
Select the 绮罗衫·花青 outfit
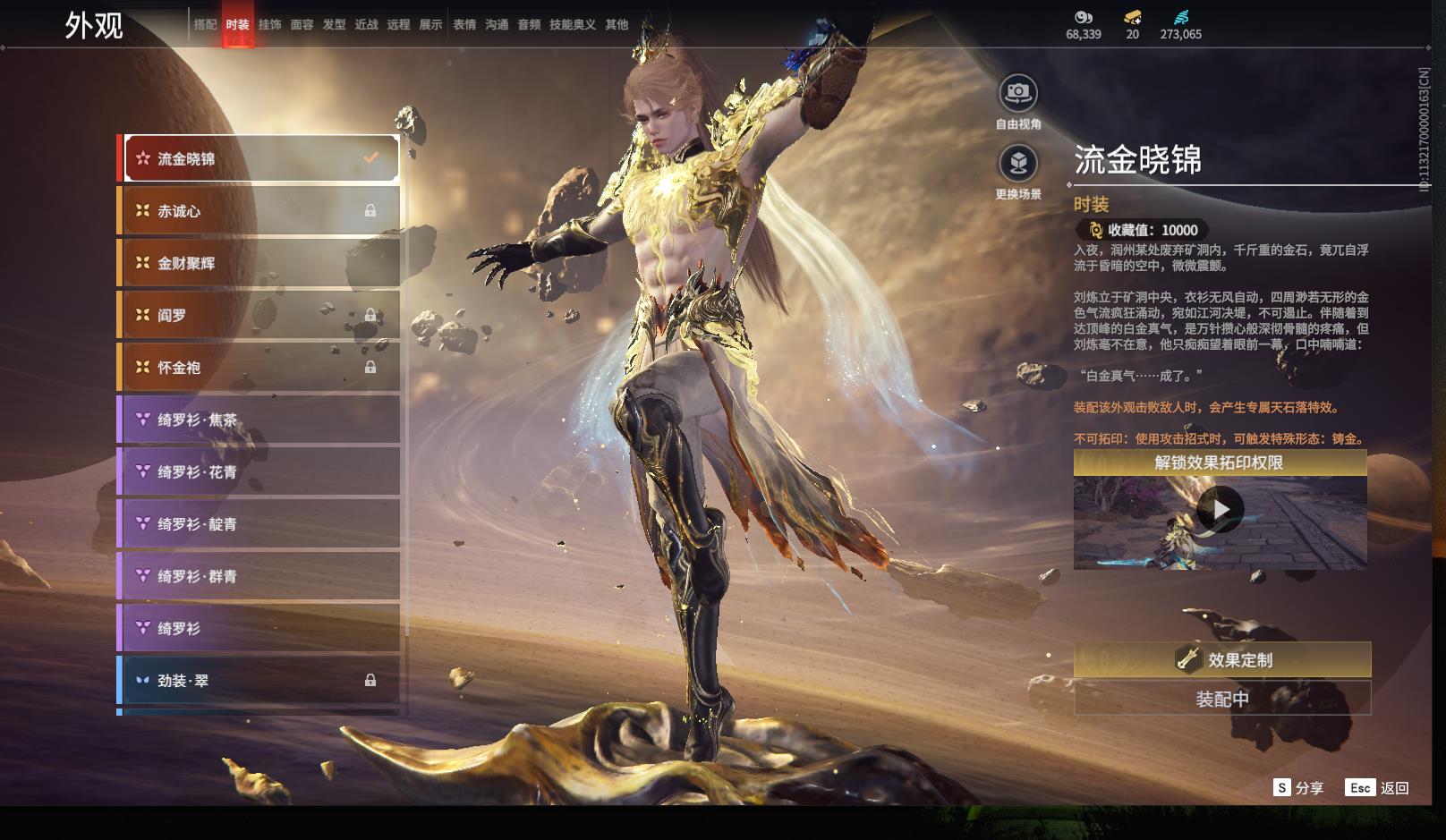259,471
